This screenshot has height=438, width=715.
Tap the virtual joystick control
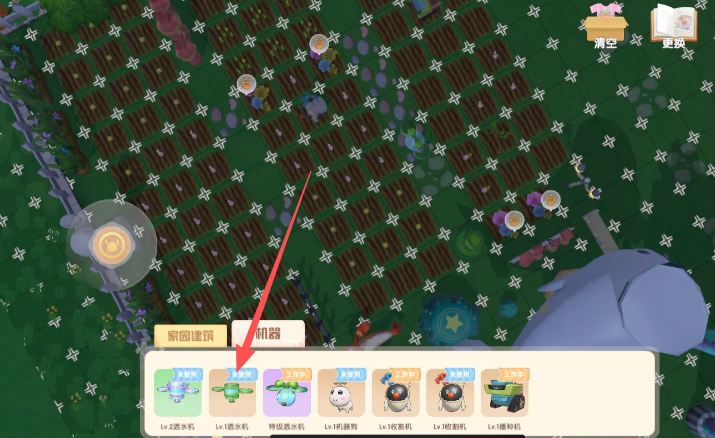click(x=109, y=243)
